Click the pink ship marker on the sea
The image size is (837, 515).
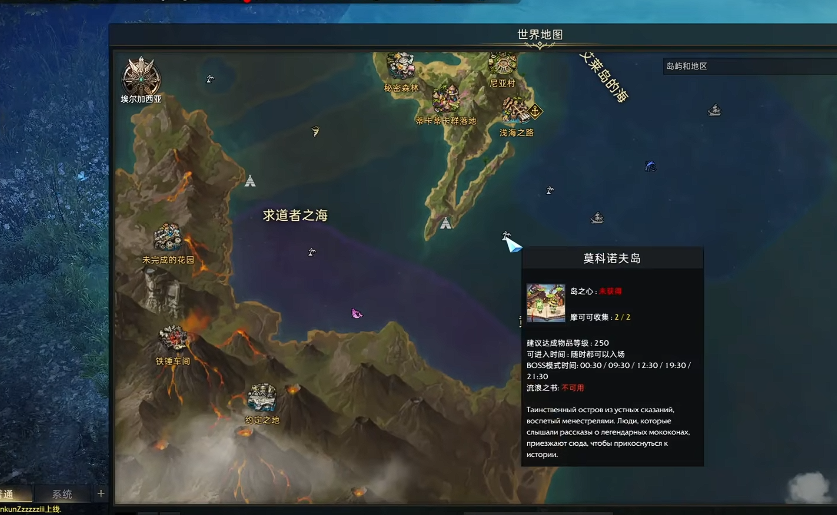point(356,314)
